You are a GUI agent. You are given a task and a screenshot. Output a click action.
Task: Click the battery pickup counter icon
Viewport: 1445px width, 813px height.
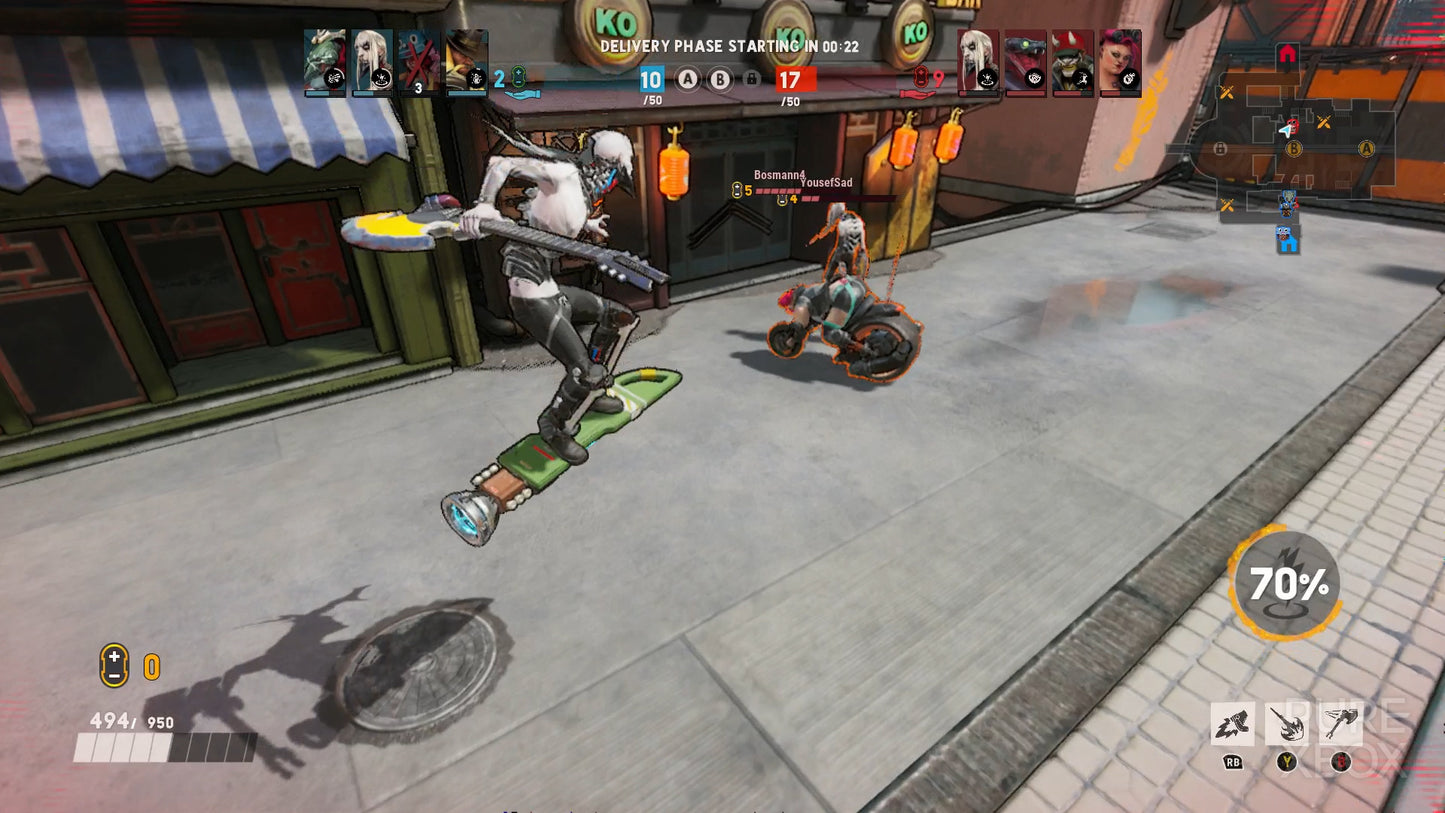(x=114, y=665)
